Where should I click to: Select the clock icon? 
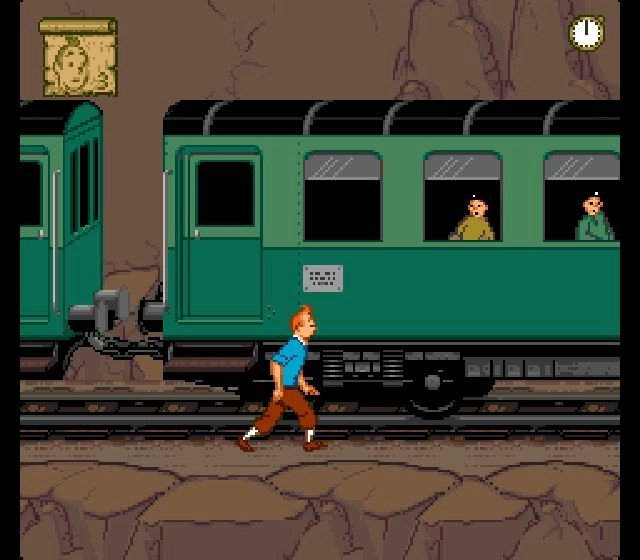coord(587,32)
